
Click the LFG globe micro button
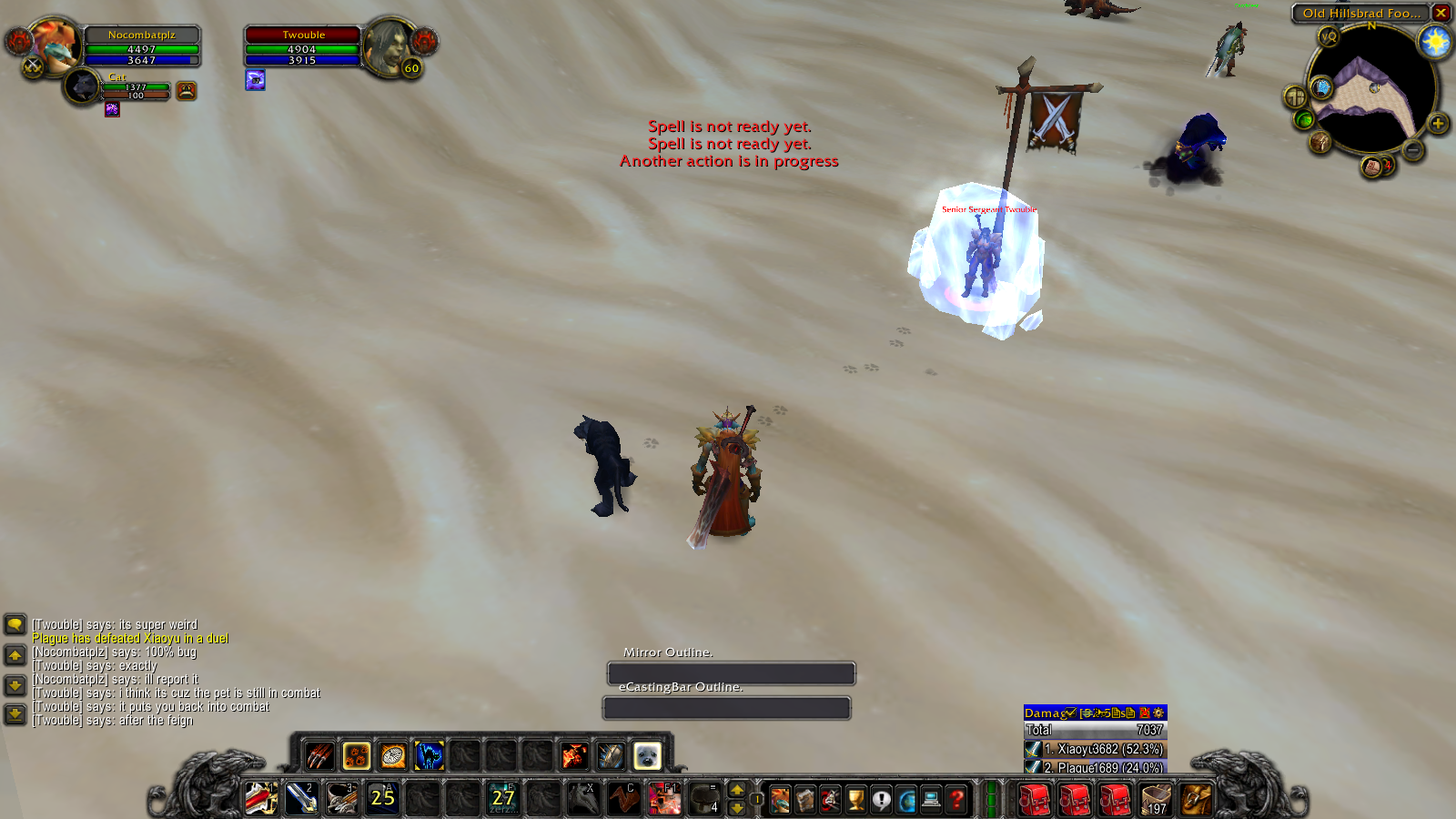click(906, 800)
